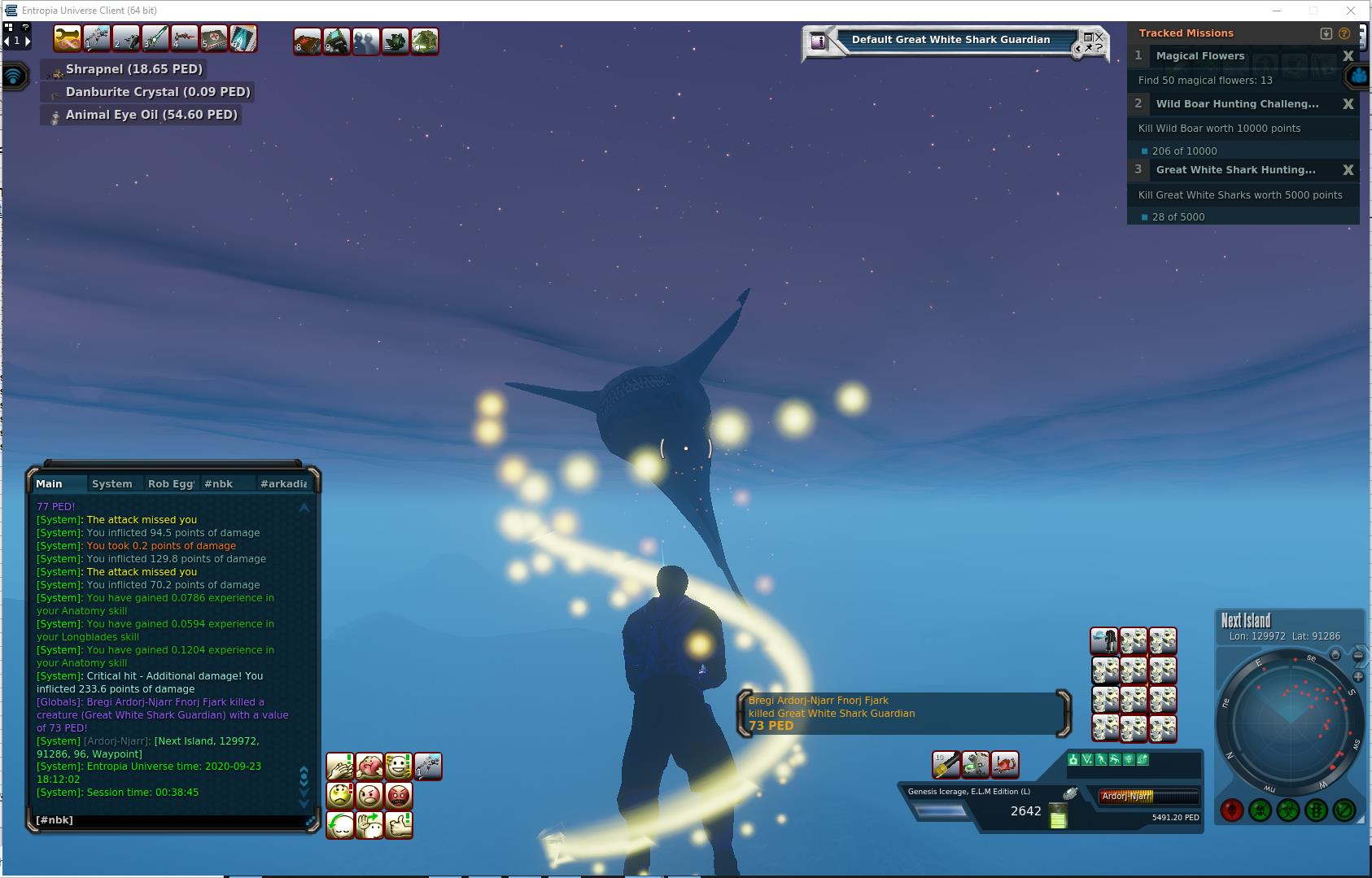Image resolution: width=1372 pixels, height=878 pixels.
Task: Trigger the thumbs-up emote
Action: (x=399, y=825)
